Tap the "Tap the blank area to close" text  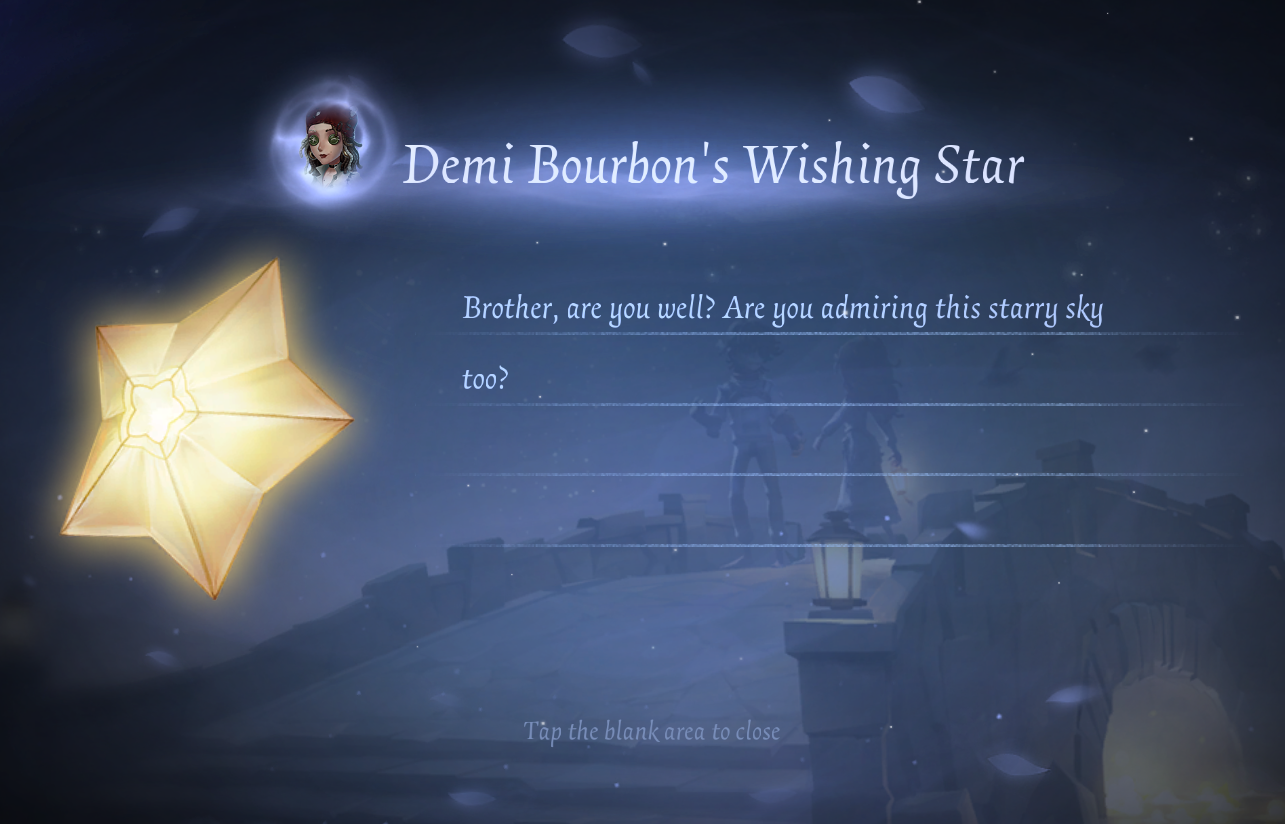pos(651,731)
